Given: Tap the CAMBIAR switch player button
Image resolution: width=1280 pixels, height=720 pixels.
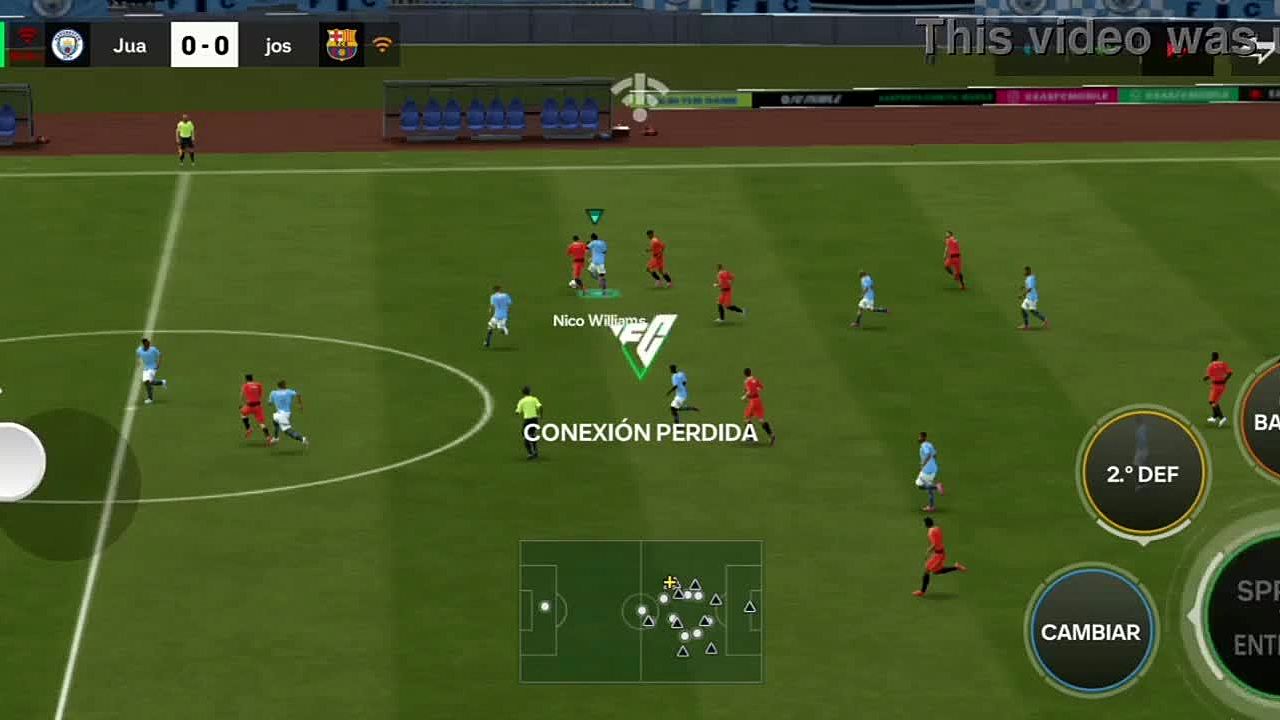Looking at the screenshot, I should 1090,631.
